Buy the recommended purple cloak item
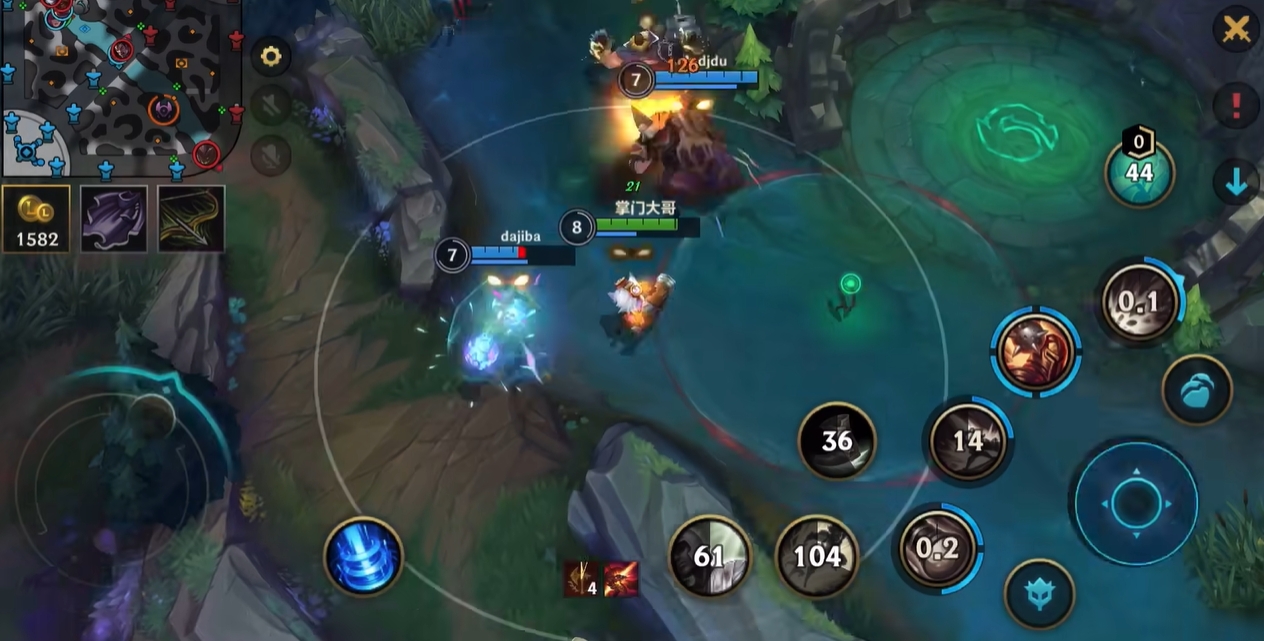The image size is (1264, 641). point(113,218)
